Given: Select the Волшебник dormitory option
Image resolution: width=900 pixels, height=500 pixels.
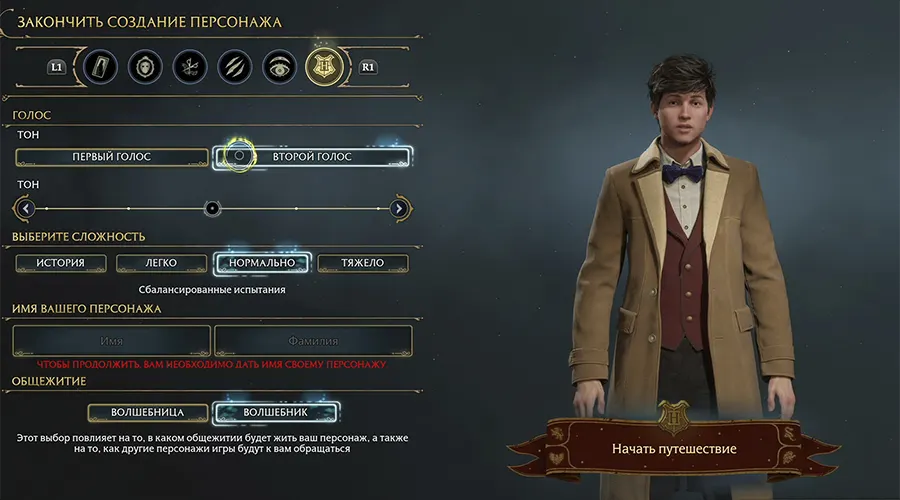Looking at the screenshot, I should [x=277, y=412].
